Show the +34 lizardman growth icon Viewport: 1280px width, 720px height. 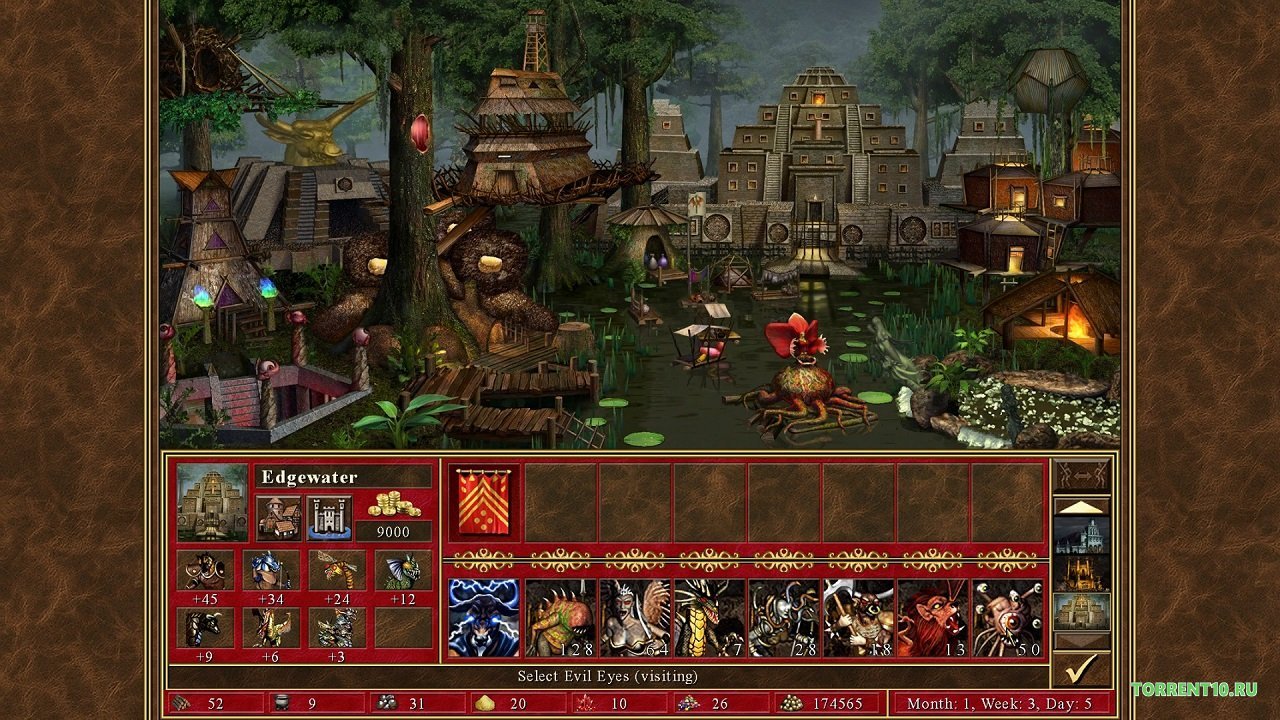271,571
